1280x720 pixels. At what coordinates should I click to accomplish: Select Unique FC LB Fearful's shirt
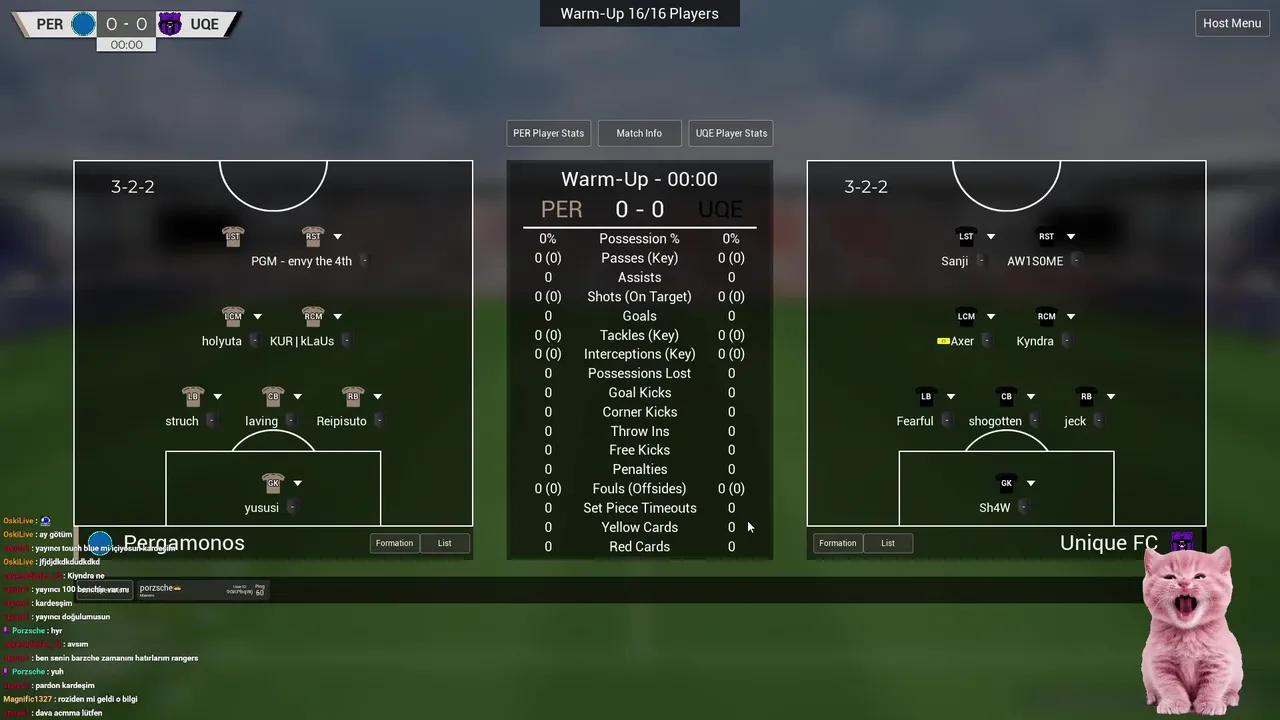point(926,397)
